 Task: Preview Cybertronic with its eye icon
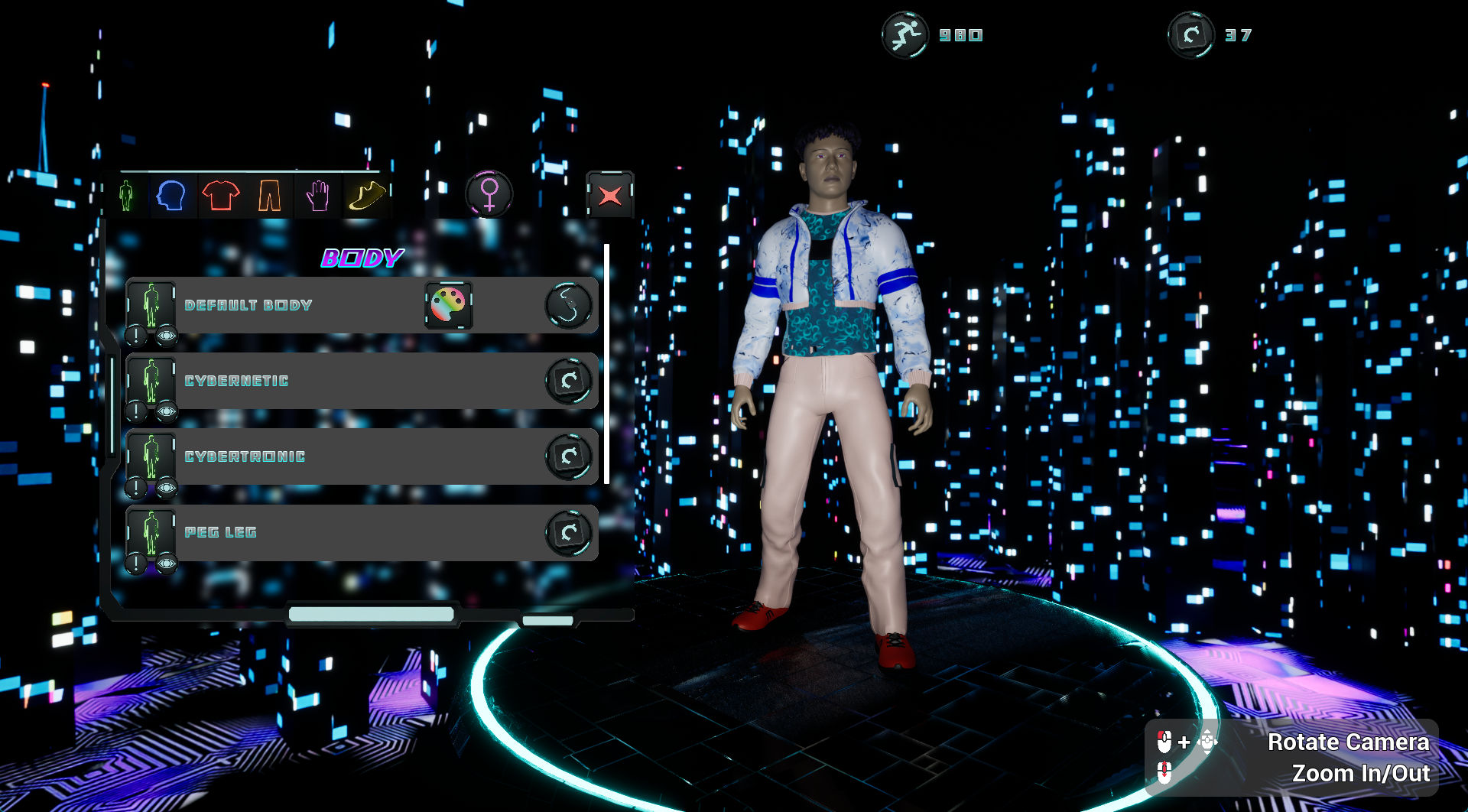coord(167,488)
